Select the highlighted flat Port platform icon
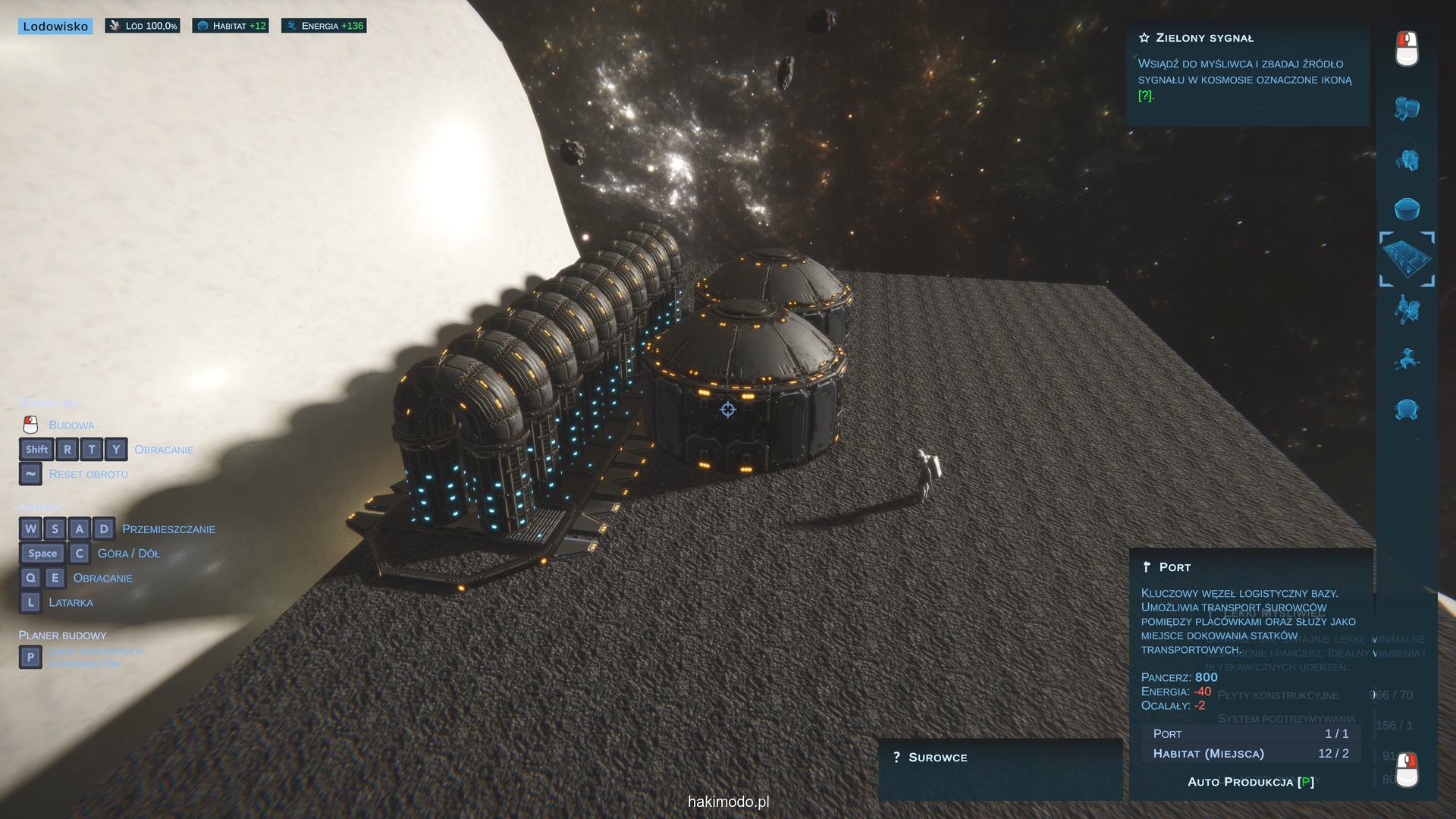This screenshot has height=819, width=1456. 1407,259
